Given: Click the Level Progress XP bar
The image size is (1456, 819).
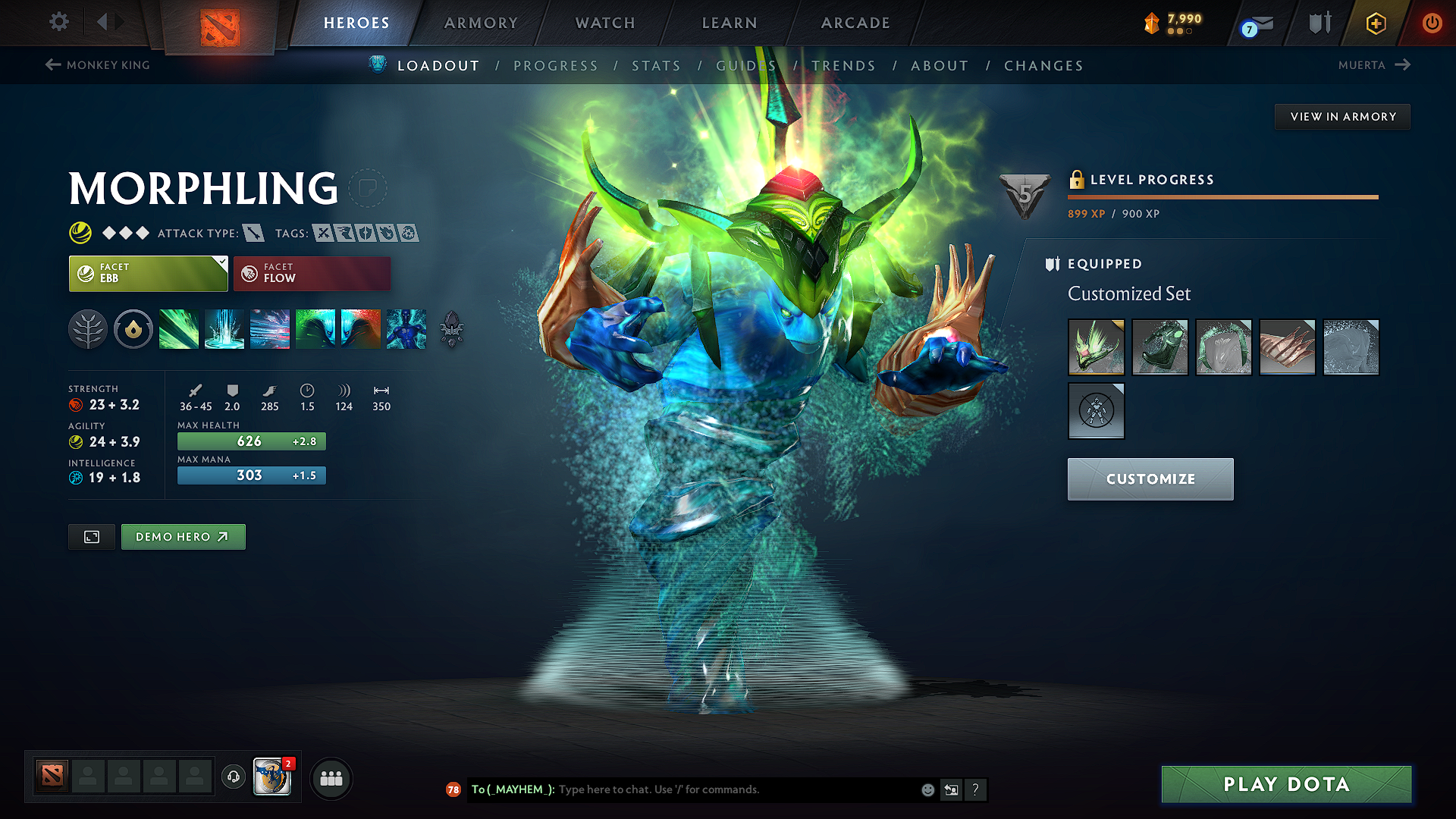Looking at the screenshot, I should [1222, 196].
